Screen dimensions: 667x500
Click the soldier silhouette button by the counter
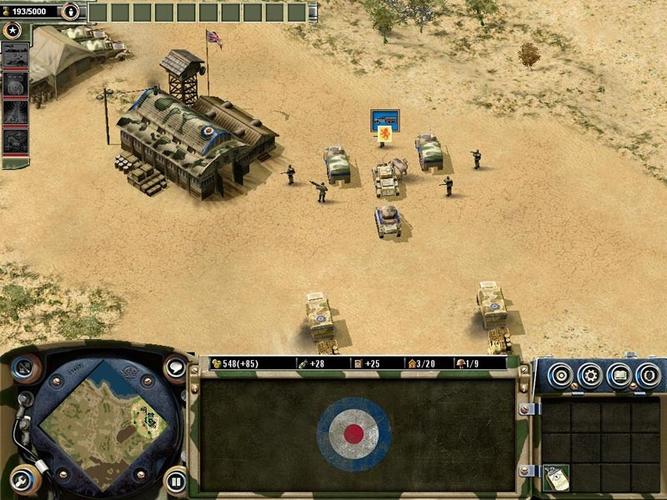pyautogui.click(x=70, y=11)
